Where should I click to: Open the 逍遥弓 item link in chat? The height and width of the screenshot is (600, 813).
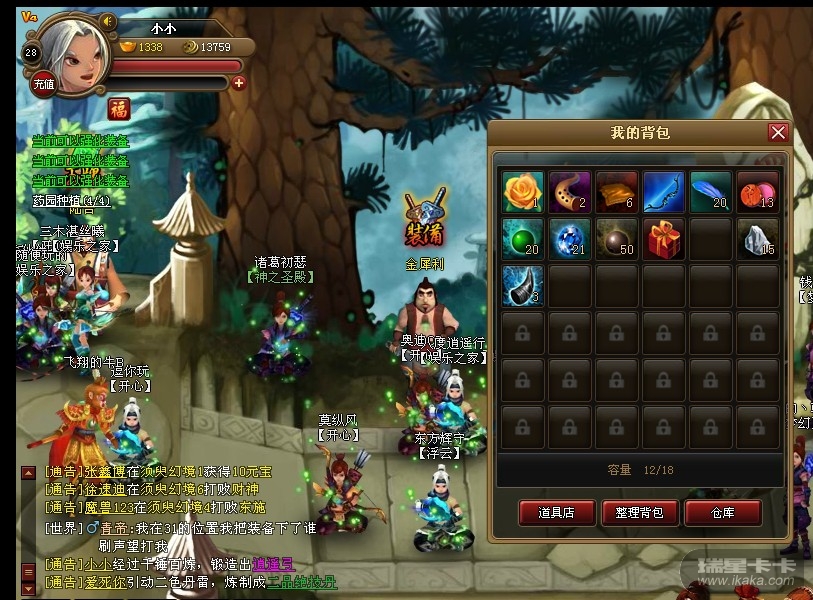[272, 564]
